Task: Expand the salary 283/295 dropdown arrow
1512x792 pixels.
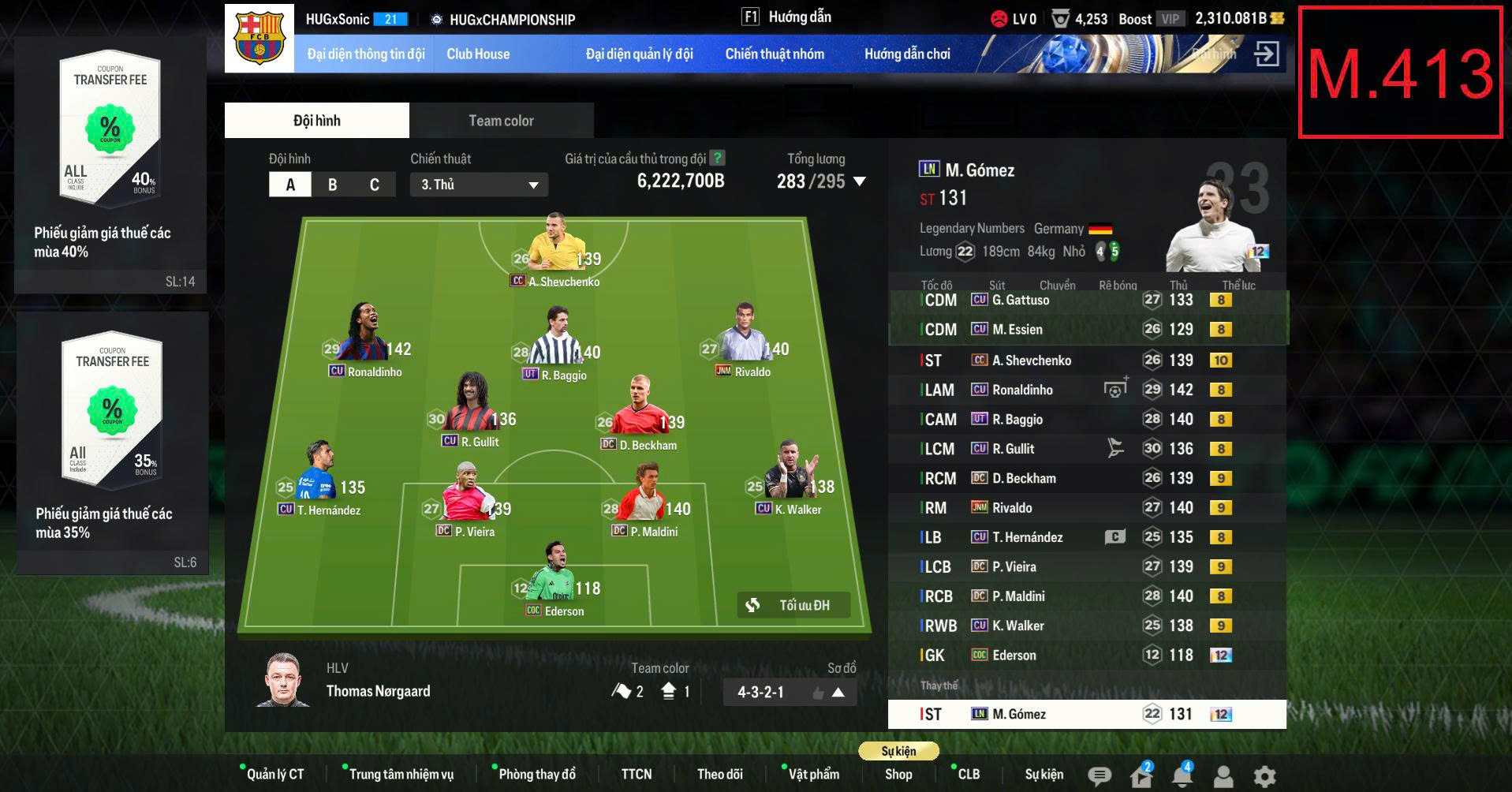Action: (x=858, y=181)
